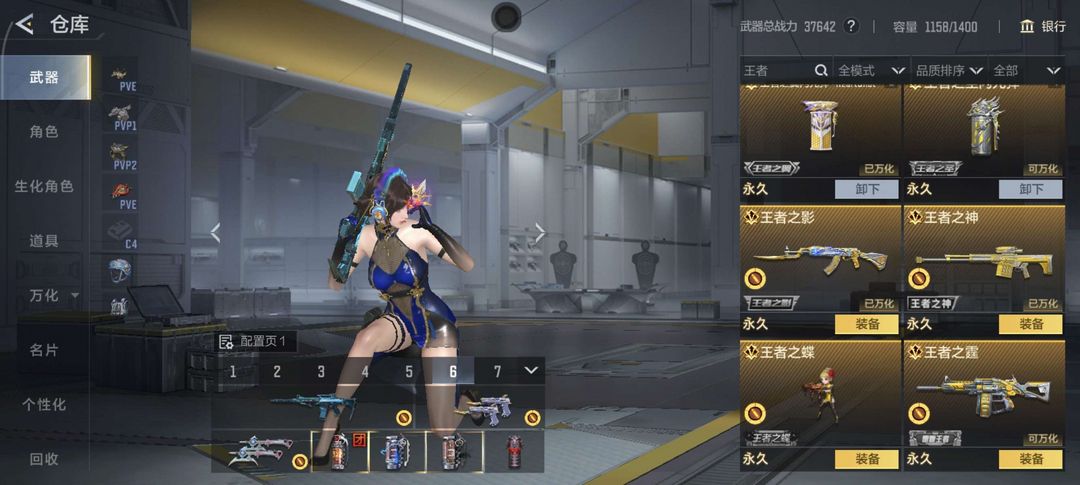
Task: Open the 全部 filter dropdown
Action: coord(1026,70)
